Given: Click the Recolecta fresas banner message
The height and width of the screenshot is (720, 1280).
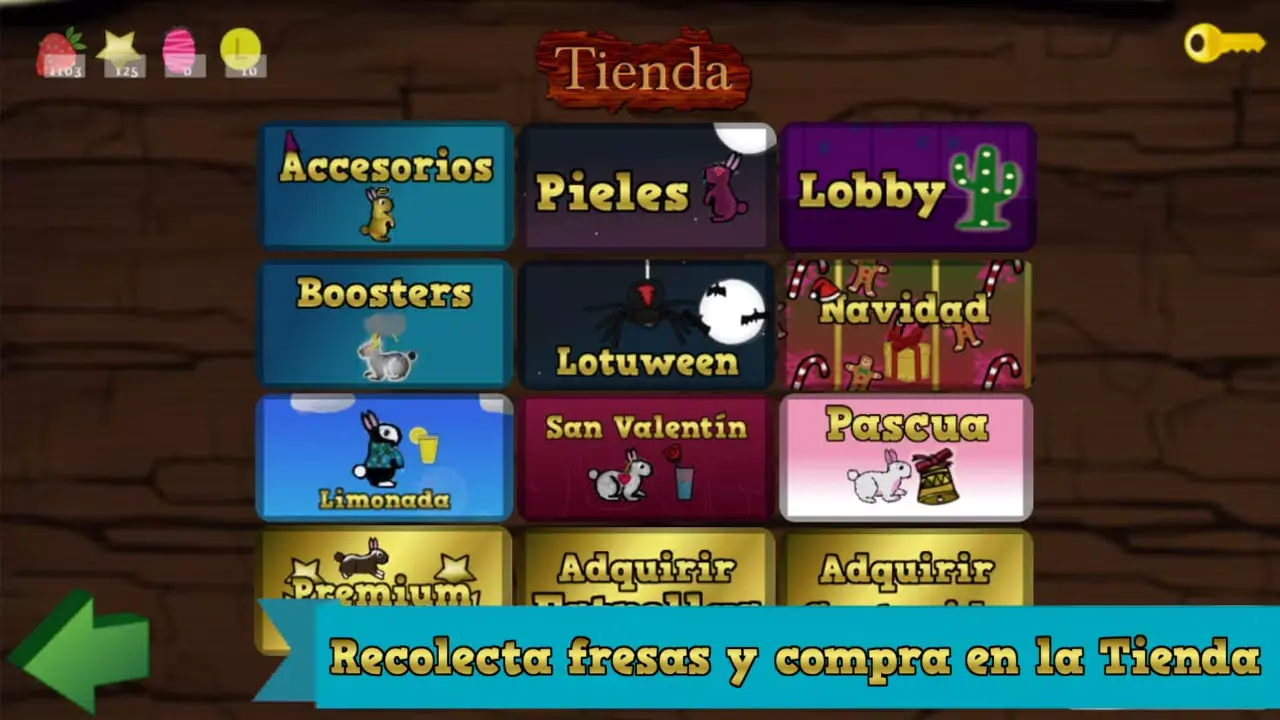Looking at the screenshot, I should tap(790, 657).
